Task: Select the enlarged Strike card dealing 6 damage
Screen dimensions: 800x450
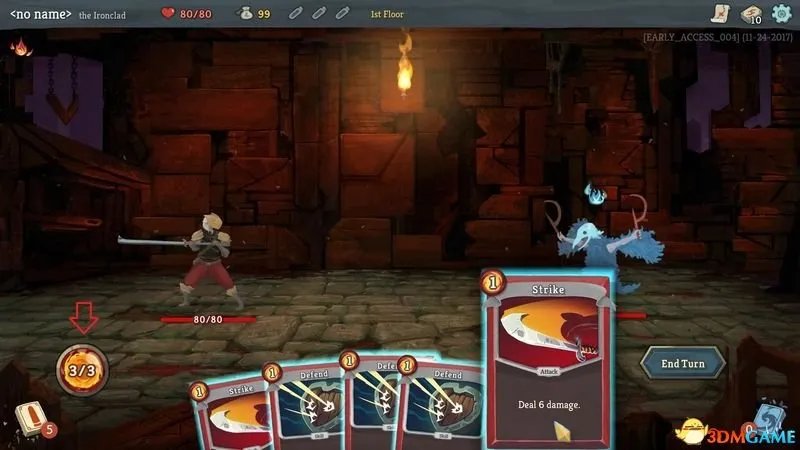Action: point(549,359)
